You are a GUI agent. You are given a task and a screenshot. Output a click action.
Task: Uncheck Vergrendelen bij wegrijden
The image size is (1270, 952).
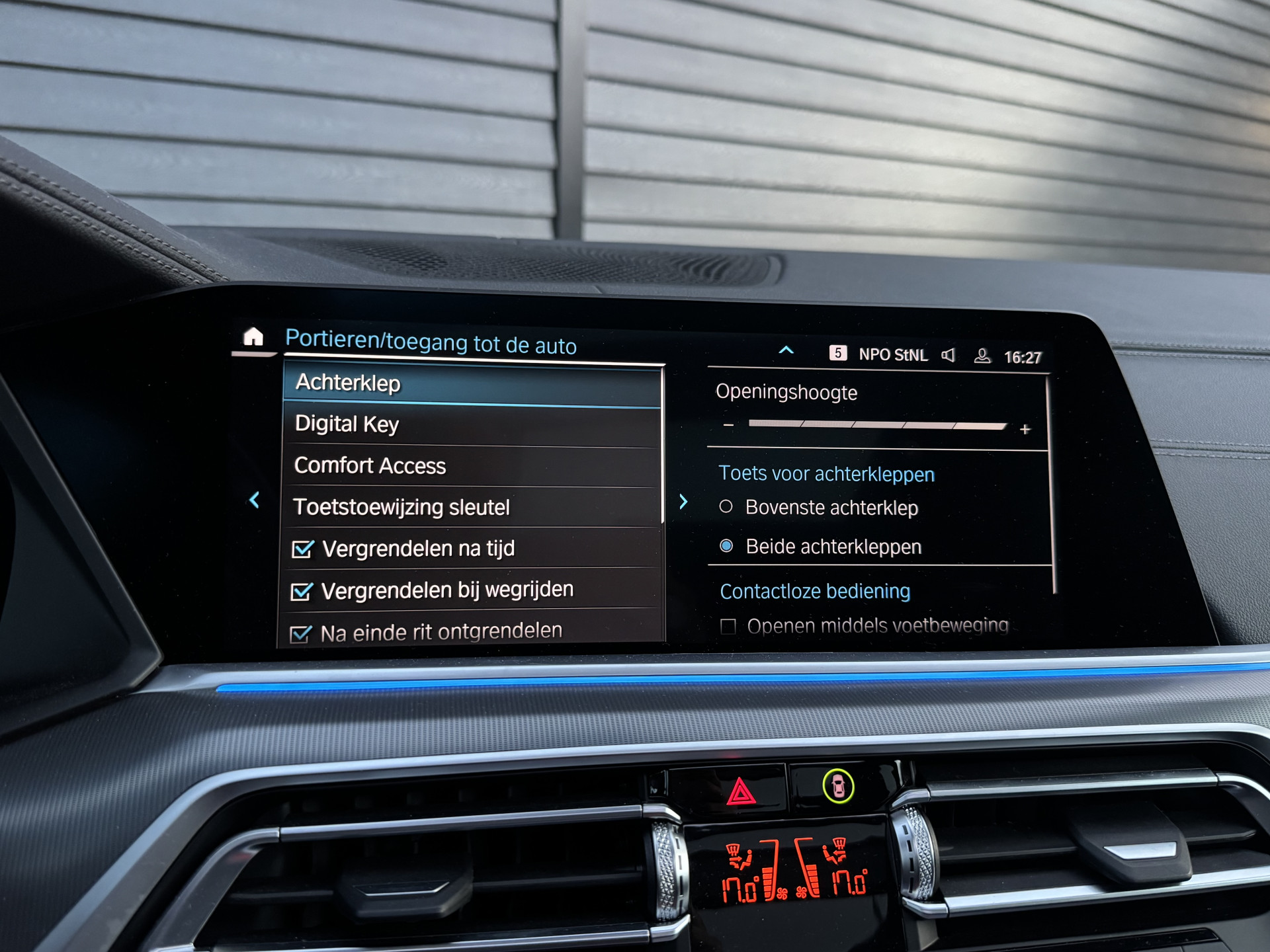[302, 591]
